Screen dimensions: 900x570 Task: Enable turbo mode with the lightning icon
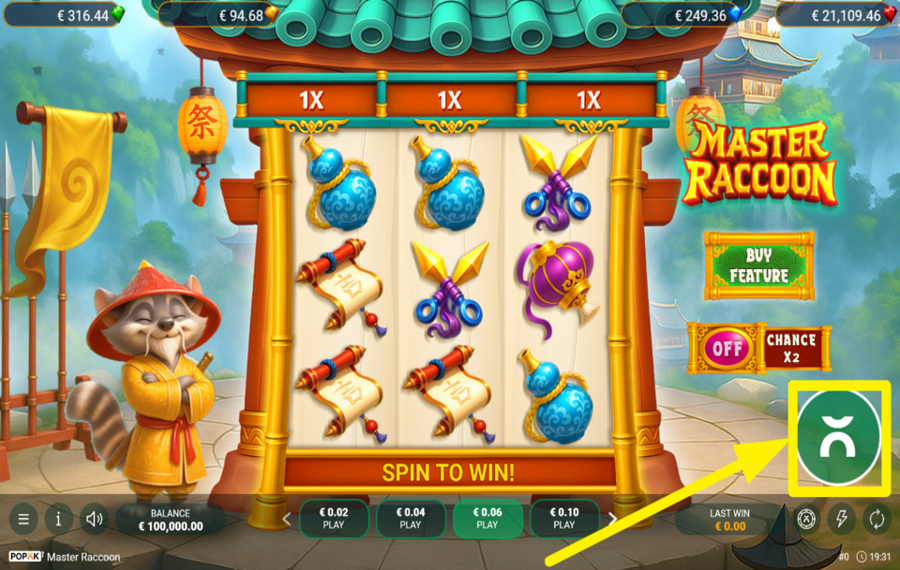click(x=841, y=519)
